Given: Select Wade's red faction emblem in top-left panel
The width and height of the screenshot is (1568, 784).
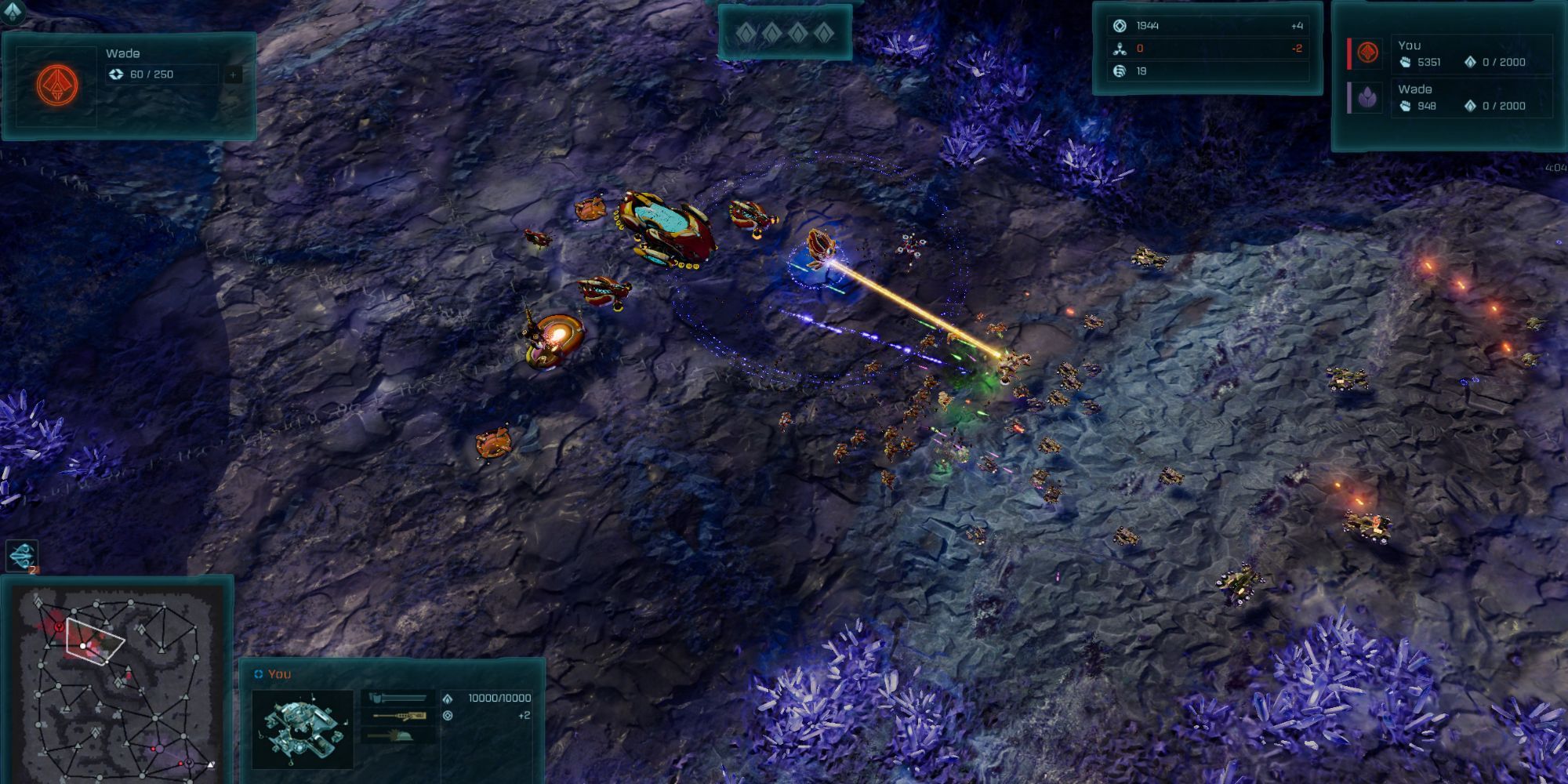Looking at the screenshot, I should pos(57,85).
